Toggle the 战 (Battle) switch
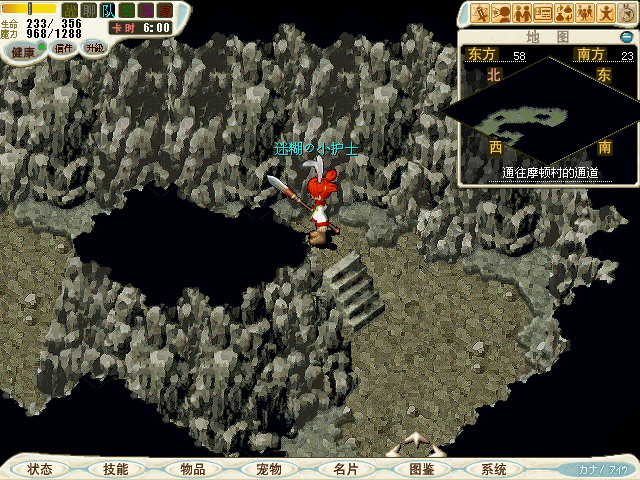 [x=69, y=10]
